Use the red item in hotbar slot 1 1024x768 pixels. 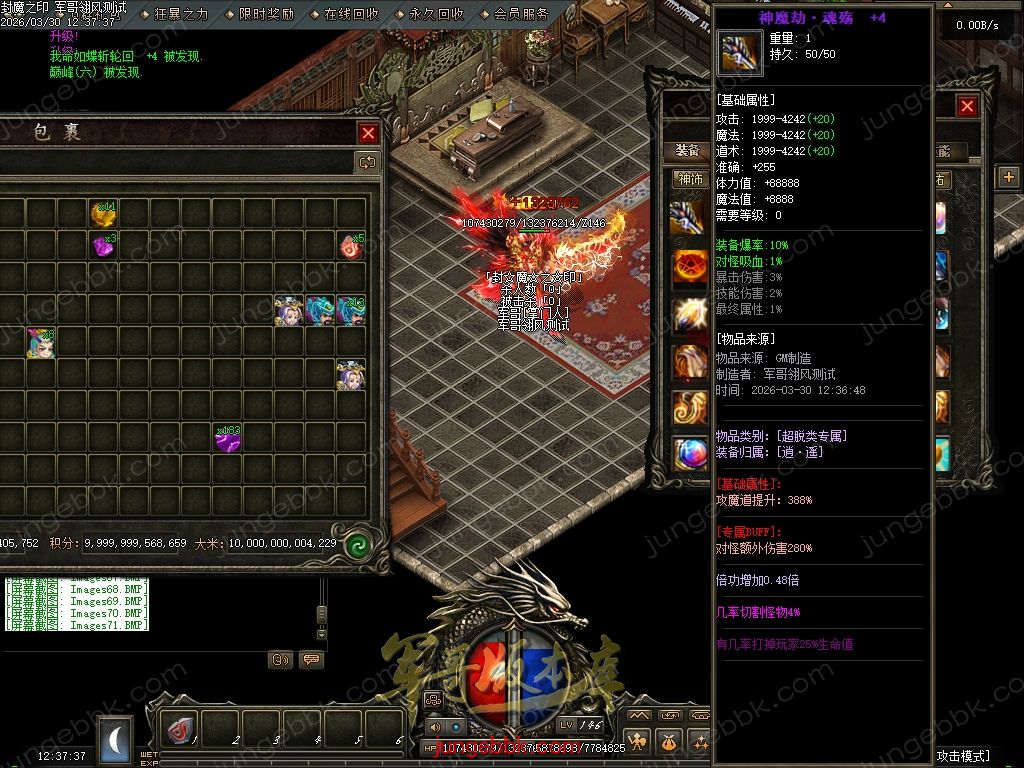pos(180,731)
